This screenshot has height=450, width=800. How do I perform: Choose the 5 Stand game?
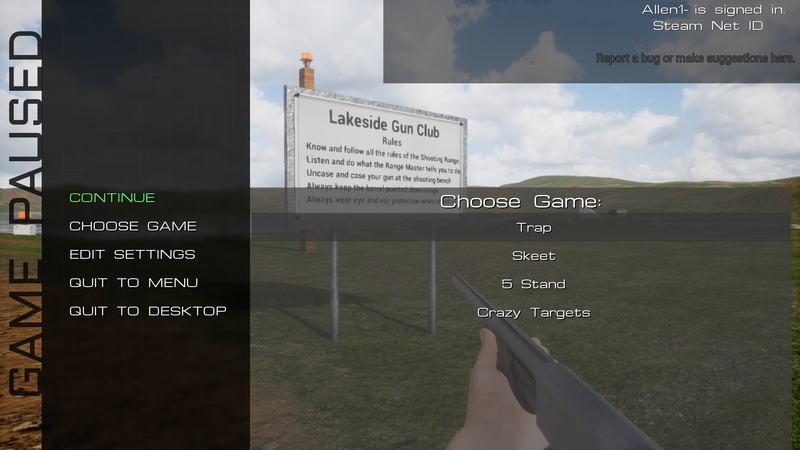coord(533,284)
